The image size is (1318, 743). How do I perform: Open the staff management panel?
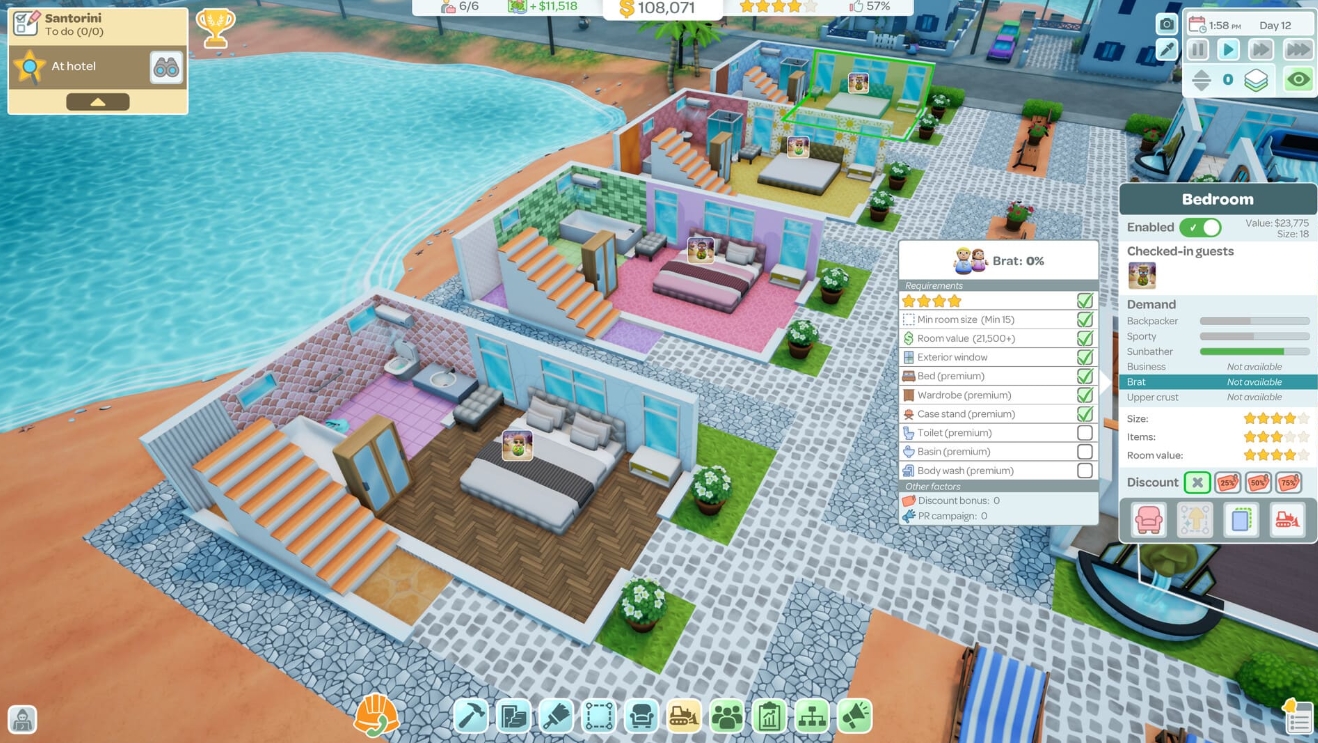[x=725, y=716]
